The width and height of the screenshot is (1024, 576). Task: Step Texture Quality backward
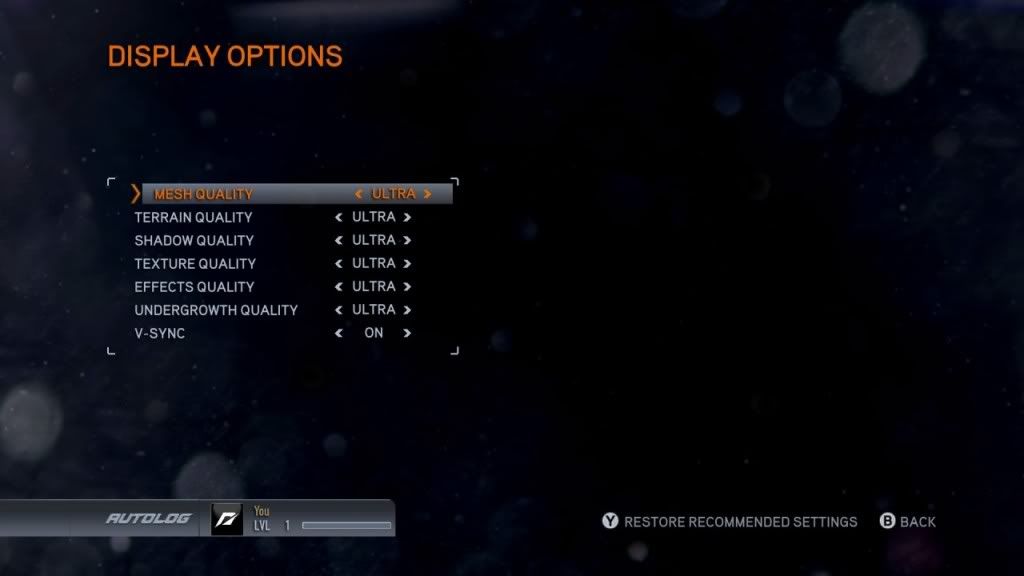[339, 264]
